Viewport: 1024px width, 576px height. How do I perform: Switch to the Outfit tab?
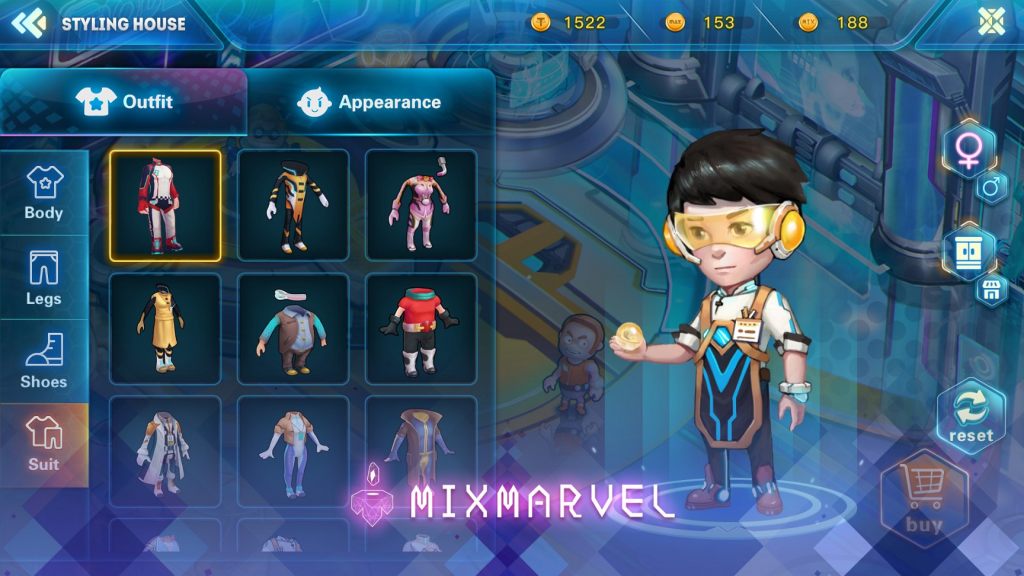point(123,102)
